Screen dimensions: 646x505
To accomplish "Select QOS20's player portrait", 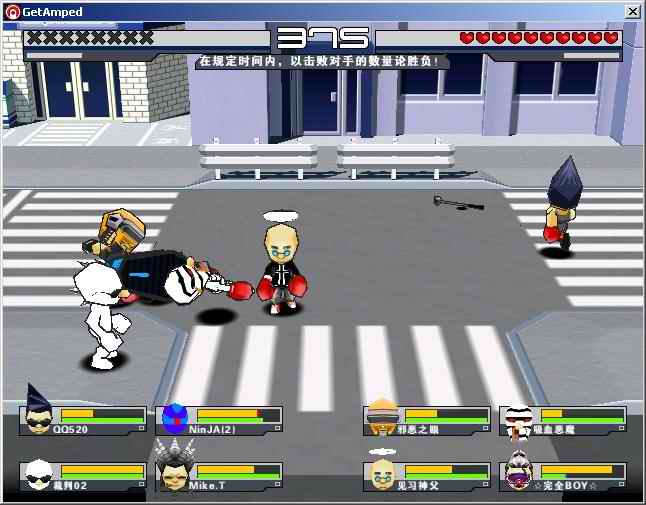I will (x=38, y=415).
